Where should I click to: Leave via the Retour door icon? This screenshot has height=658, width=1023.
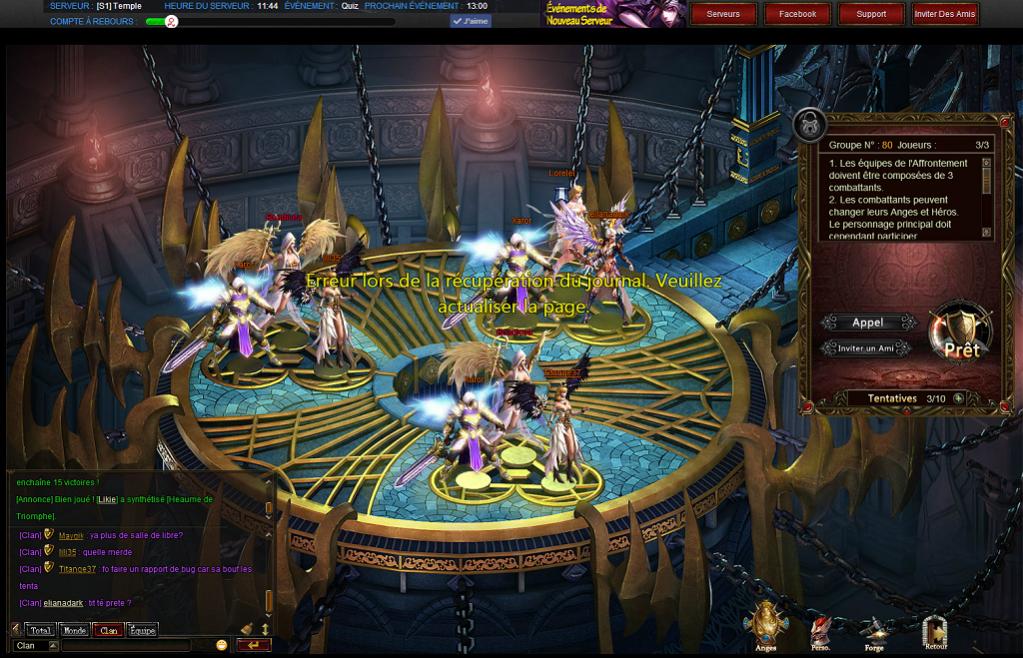pyautogui.click(x=935, y=631)
